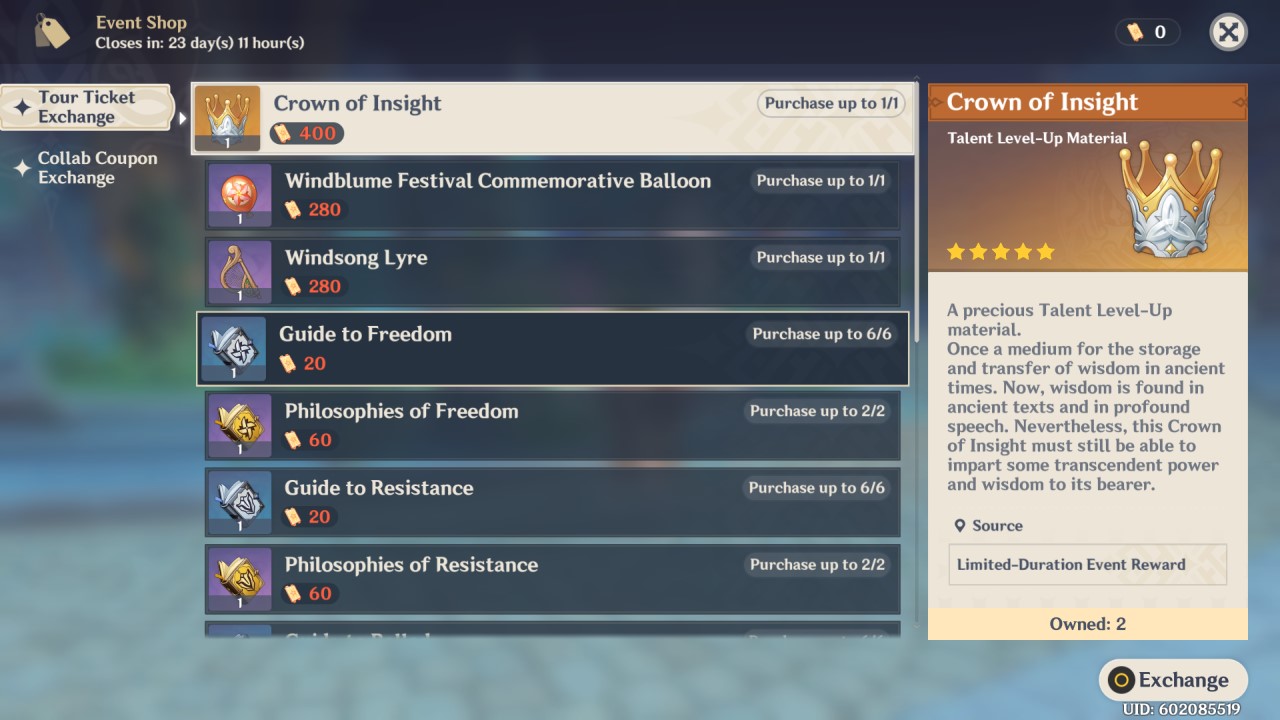Viewport: 1280px width, 720px height.
Task: Click the Windblume Festival Commemorative Balloon icon
Action: pyautogui.click(x=239, y=194)
